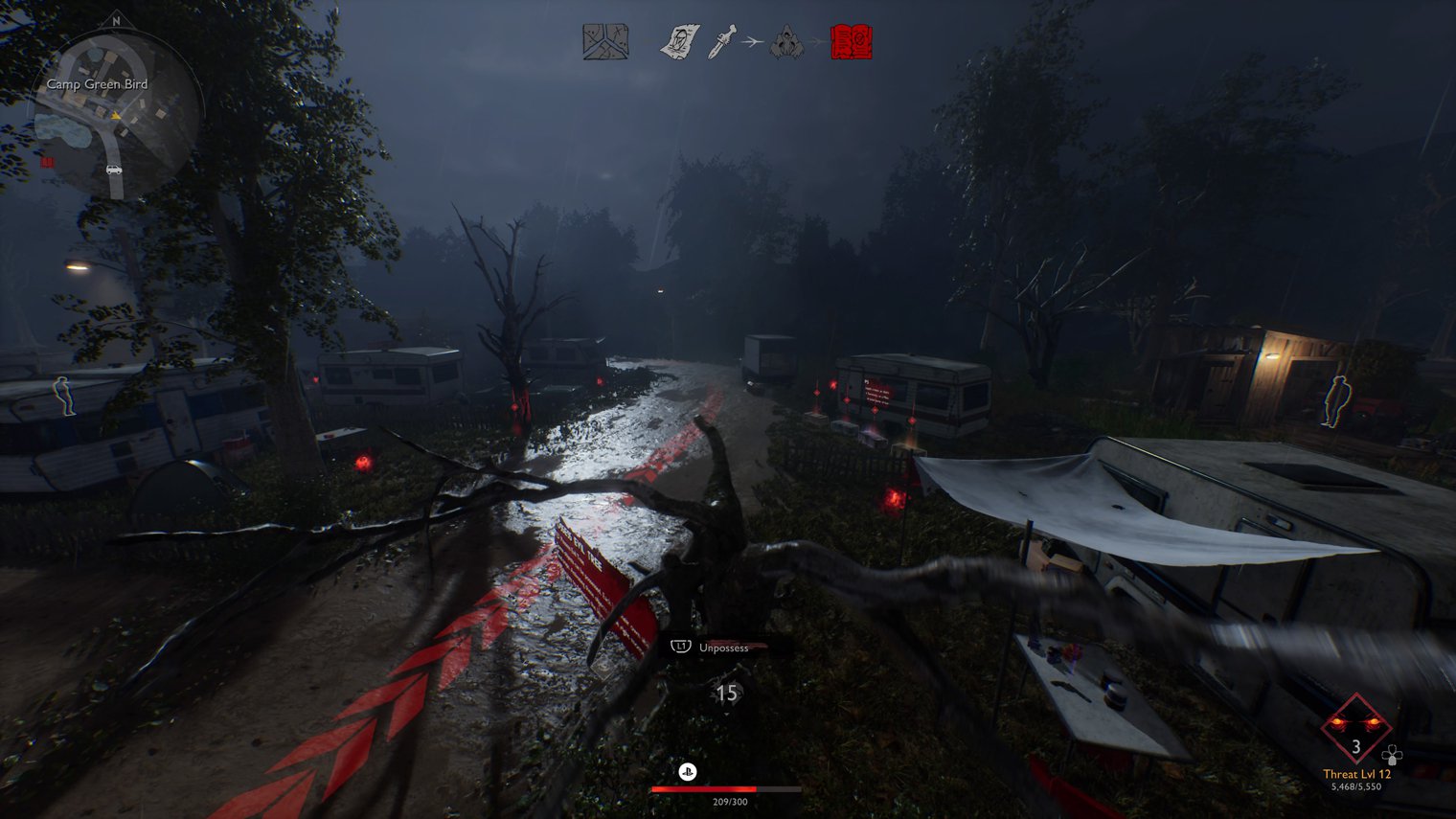Choose the Kandarian dagger objective icon
Image resolution: width=1456 pixels, height=819 pixels.
(x=721, y=42)
